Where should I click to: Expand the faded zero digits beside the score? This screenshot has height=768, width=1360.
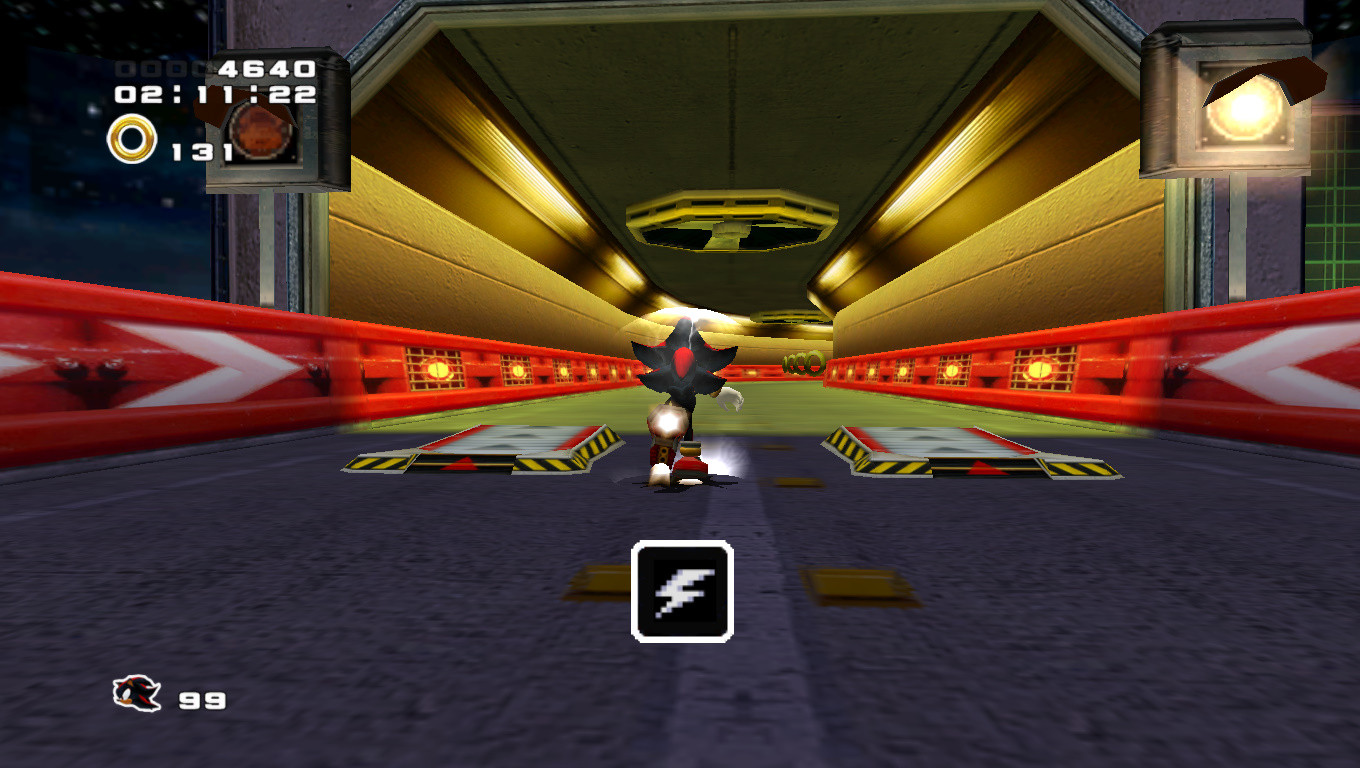(x=152, y=71)
